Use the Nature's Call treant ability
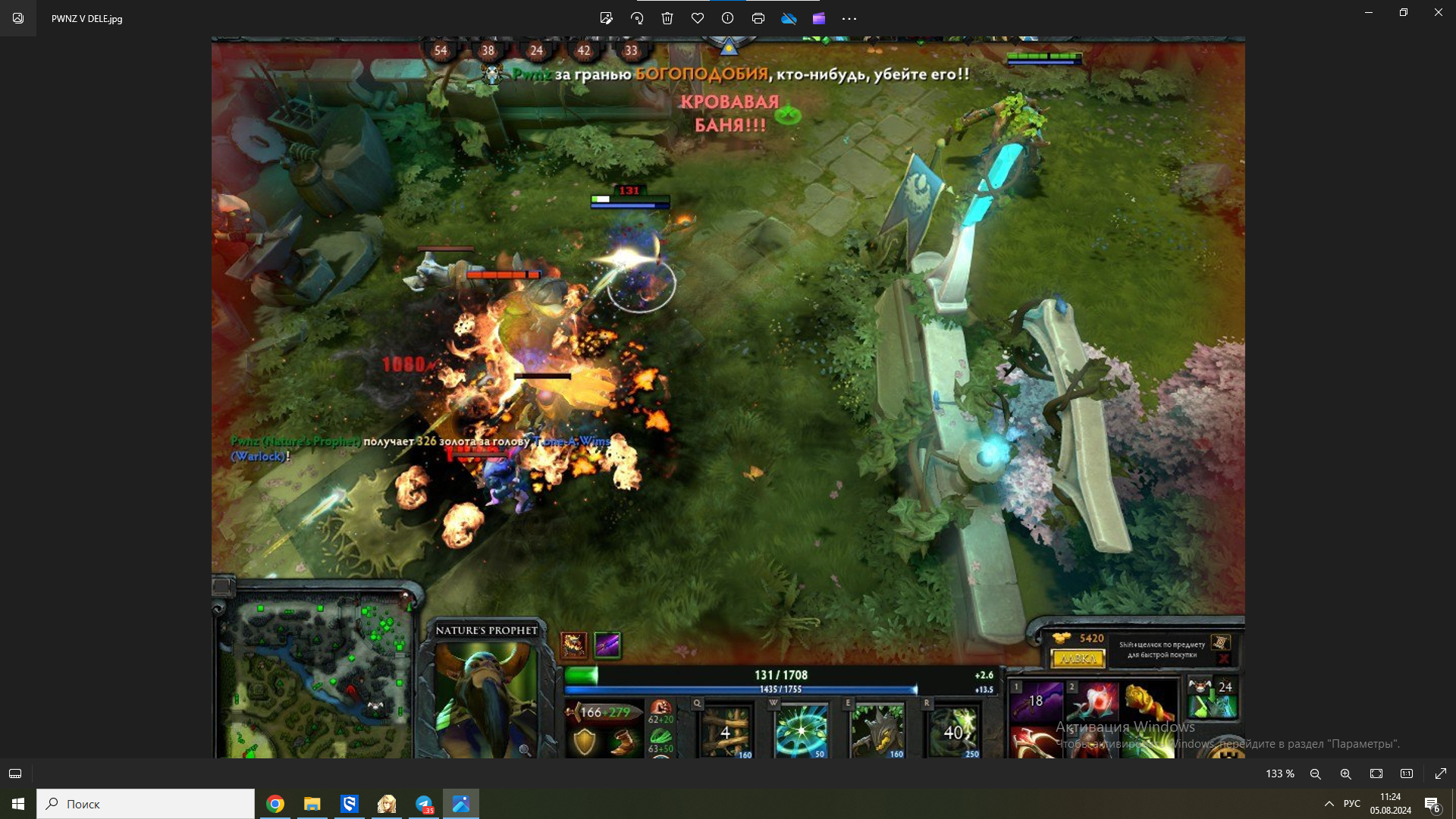The image size is (1456, 819). [x=877, y=731]
